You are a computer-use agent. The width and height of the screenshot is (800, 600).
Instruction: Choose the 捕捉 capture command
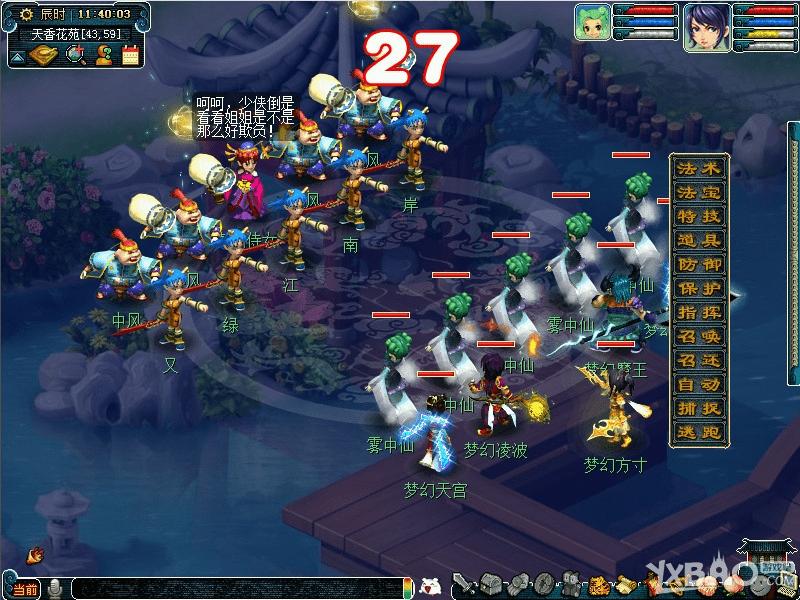[x=698, y=408]
